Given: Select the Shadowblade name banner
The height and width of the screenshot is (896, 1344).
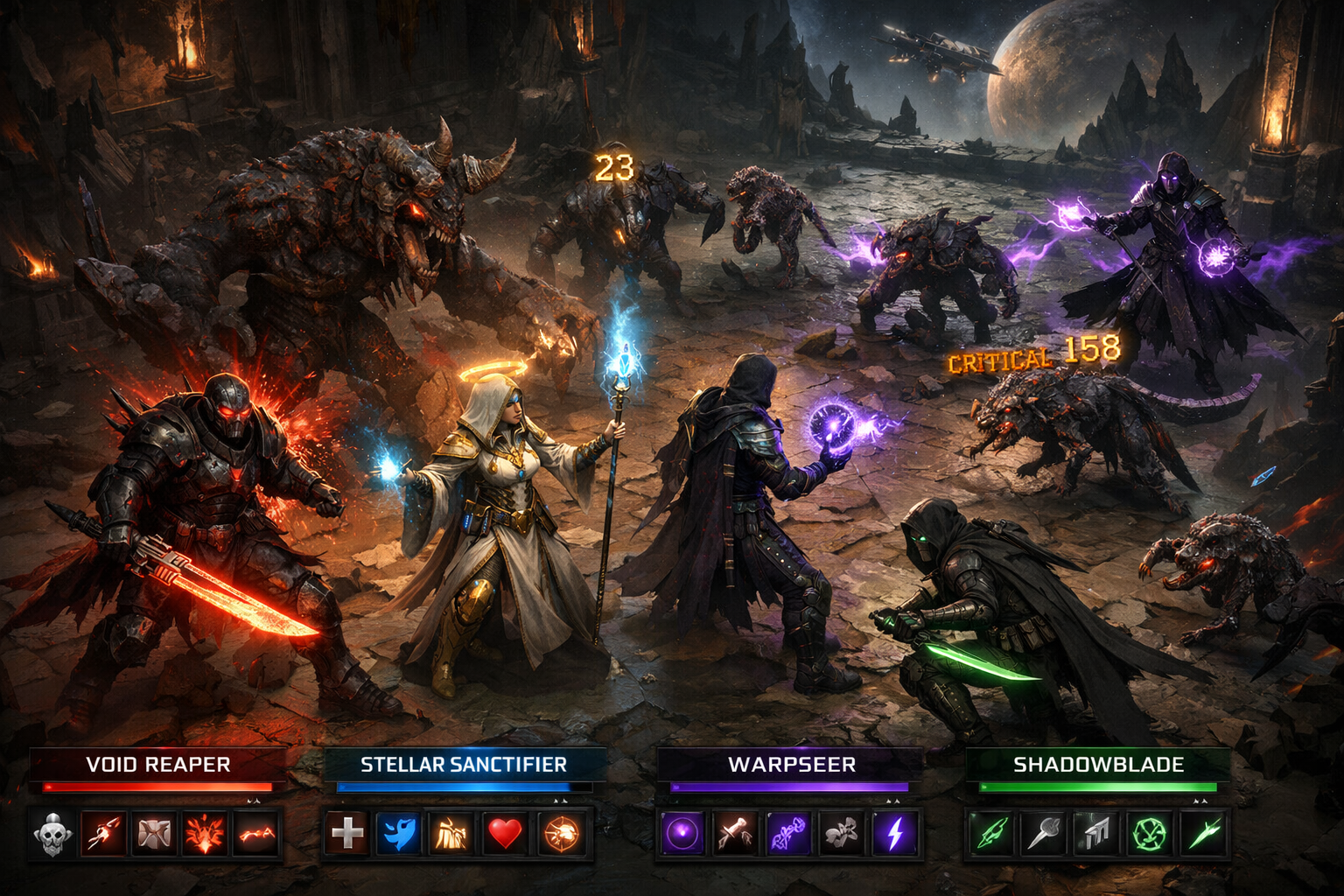Looking at the screenshot, I should pyautogui.click(x=1098, y=765).
